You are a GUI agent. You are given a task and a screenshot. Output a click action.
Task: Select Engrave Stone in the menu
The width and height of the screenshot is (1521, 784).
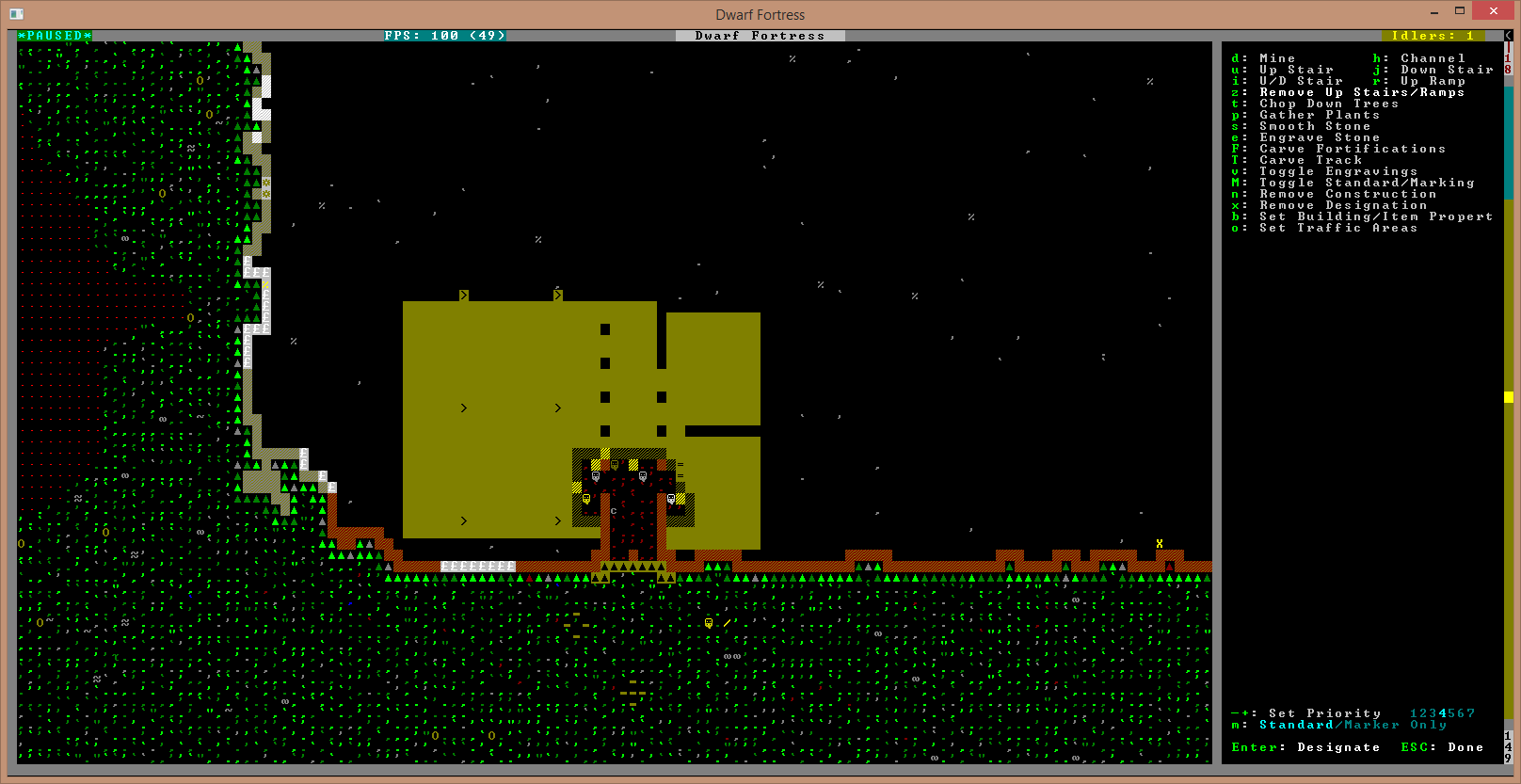tap(1319, 137)
